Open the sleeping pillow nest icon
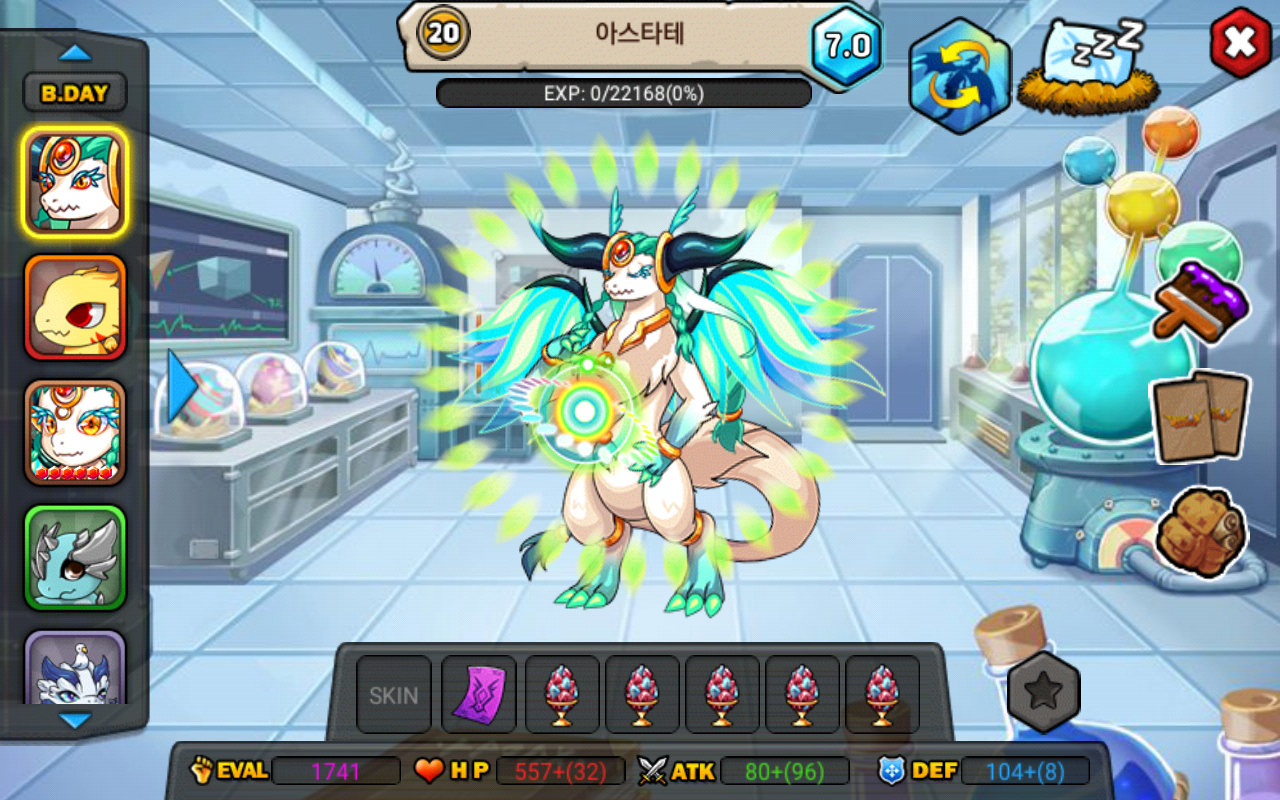 click(1086, 67)
